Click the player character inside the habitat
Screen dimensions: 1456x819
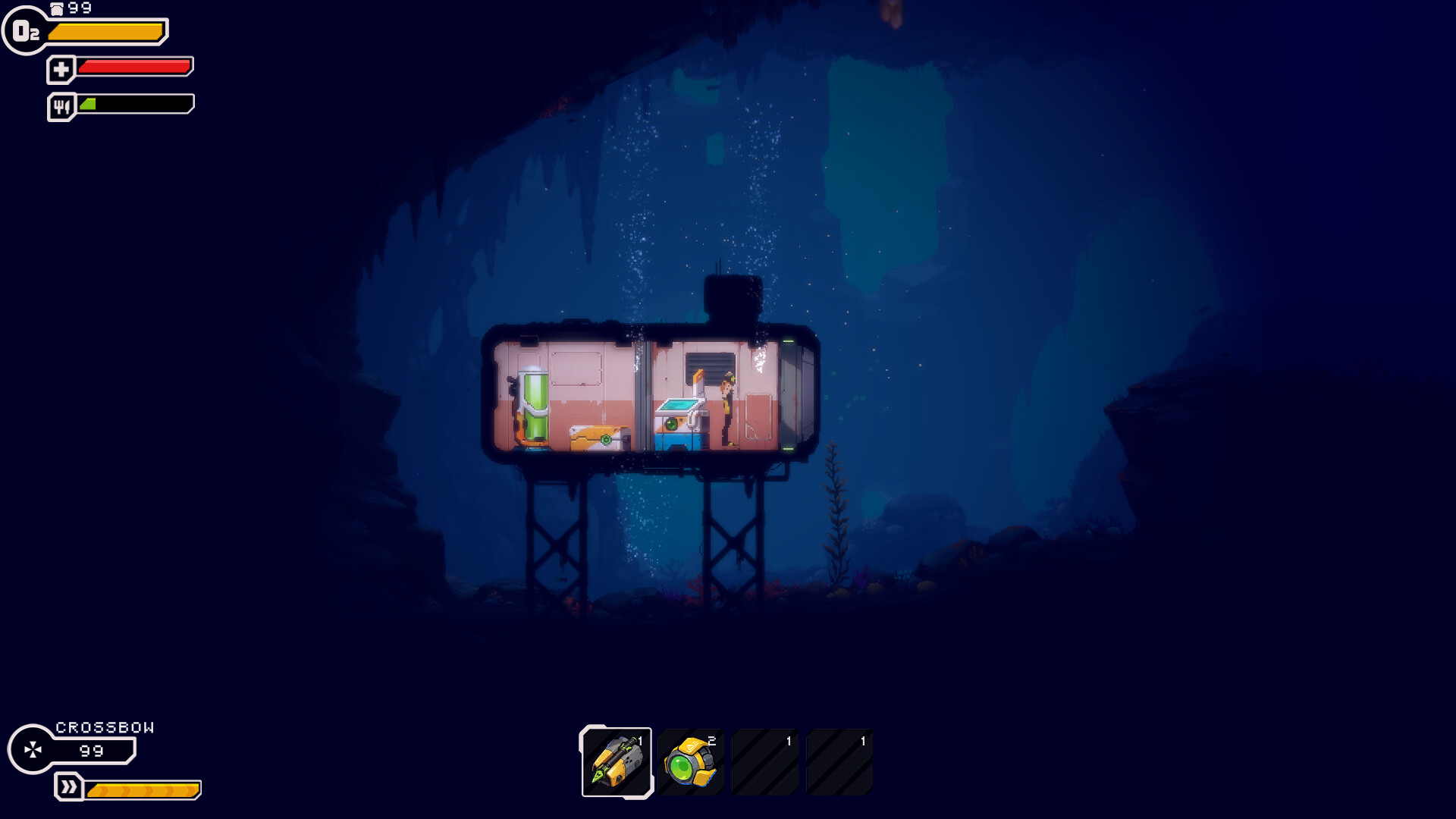[726, 406]
